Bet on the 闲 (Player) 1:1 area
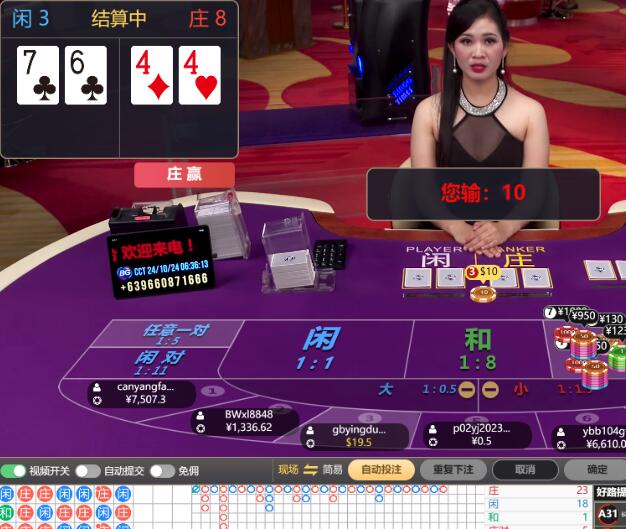 pos(318,348)
